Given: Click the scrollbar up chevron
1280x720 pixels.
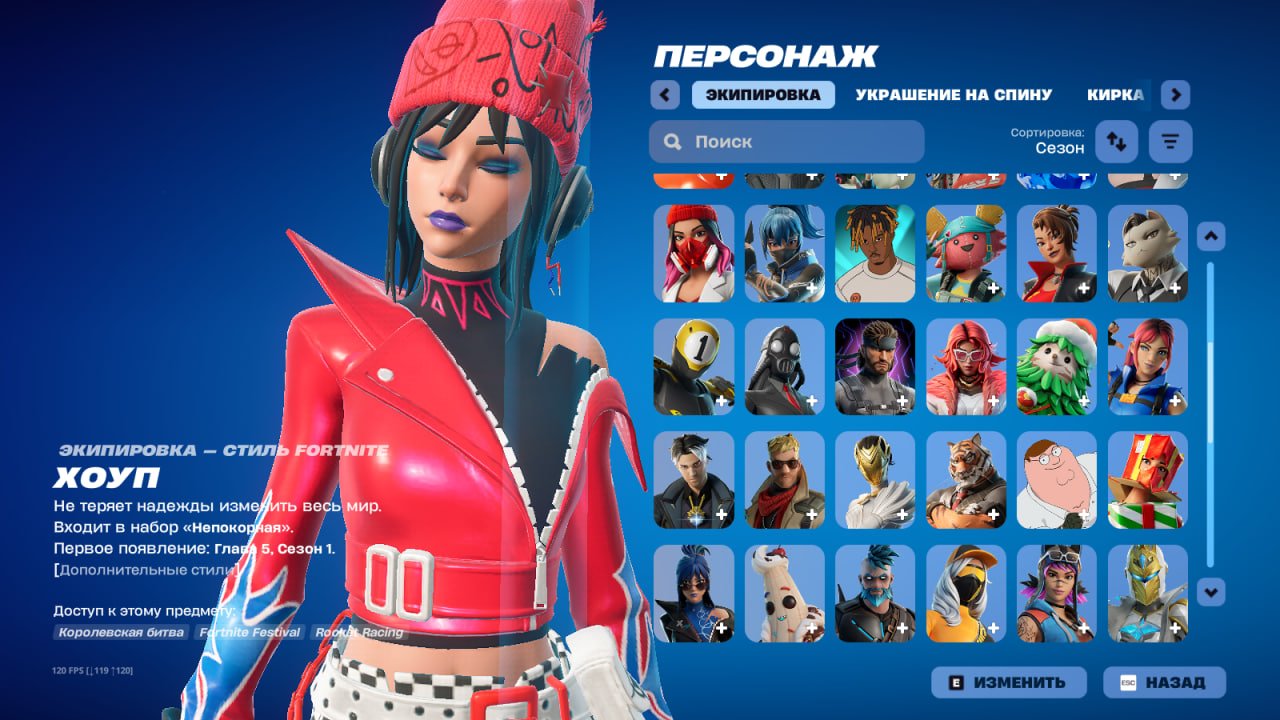Looking at the screenshot, I should [1213, 234].
